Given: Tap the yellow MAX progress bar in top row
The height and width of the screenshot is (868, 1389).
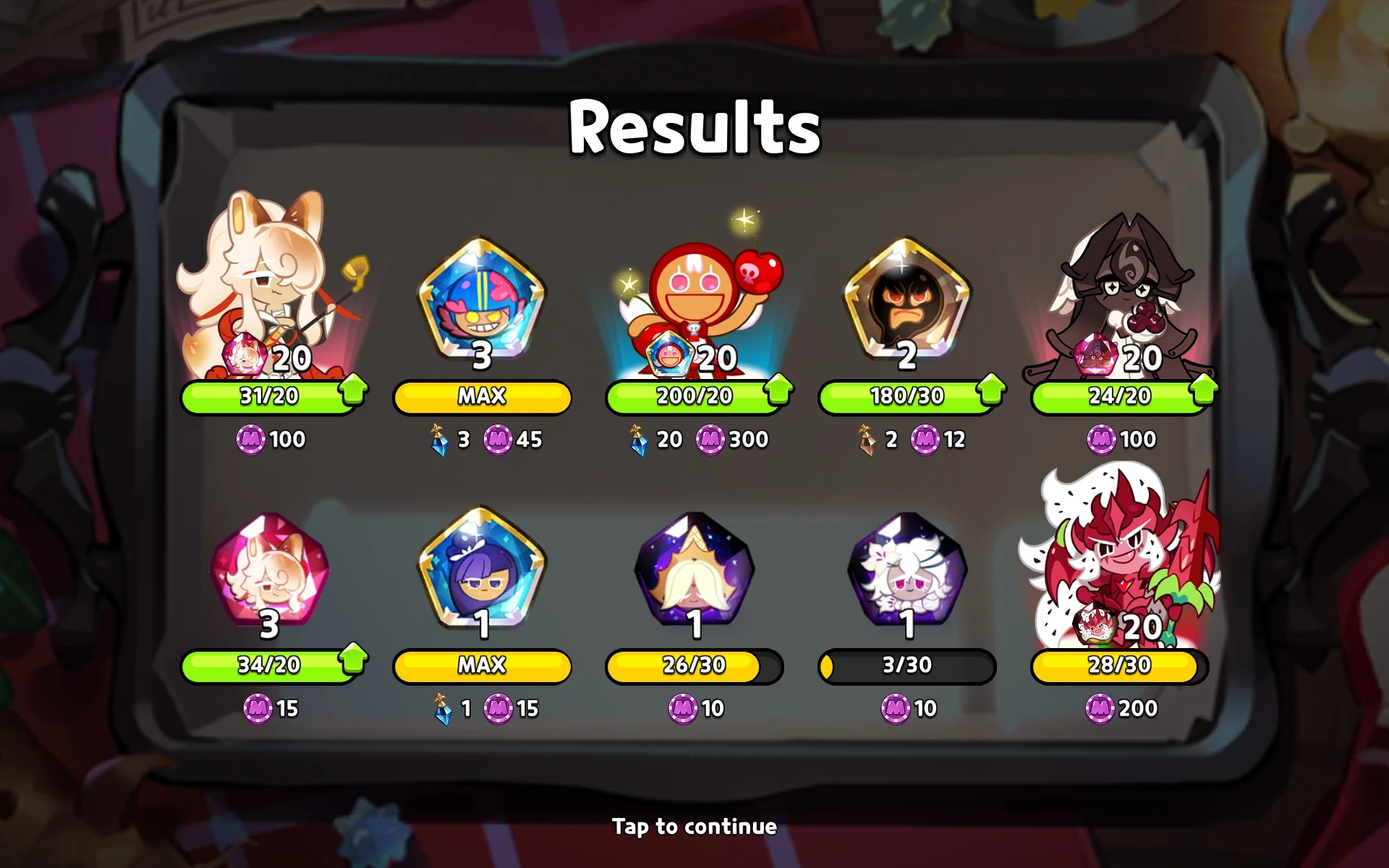Looking at the screenshot, I should coord(481,396).
